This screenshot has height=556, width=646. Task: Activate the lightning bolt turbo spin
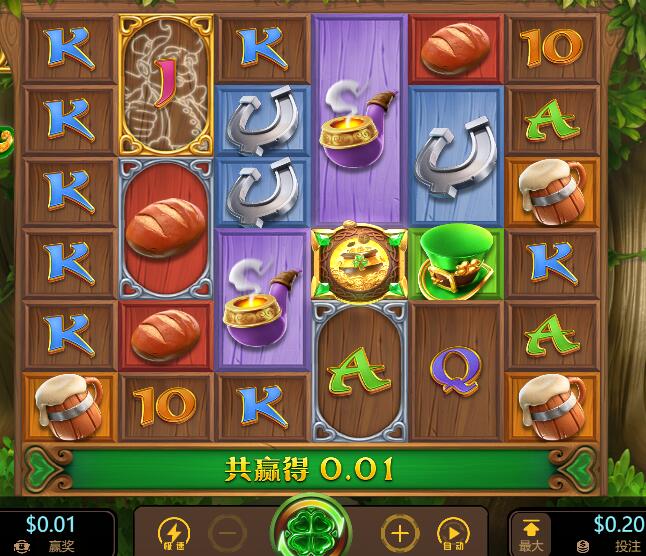174,533
